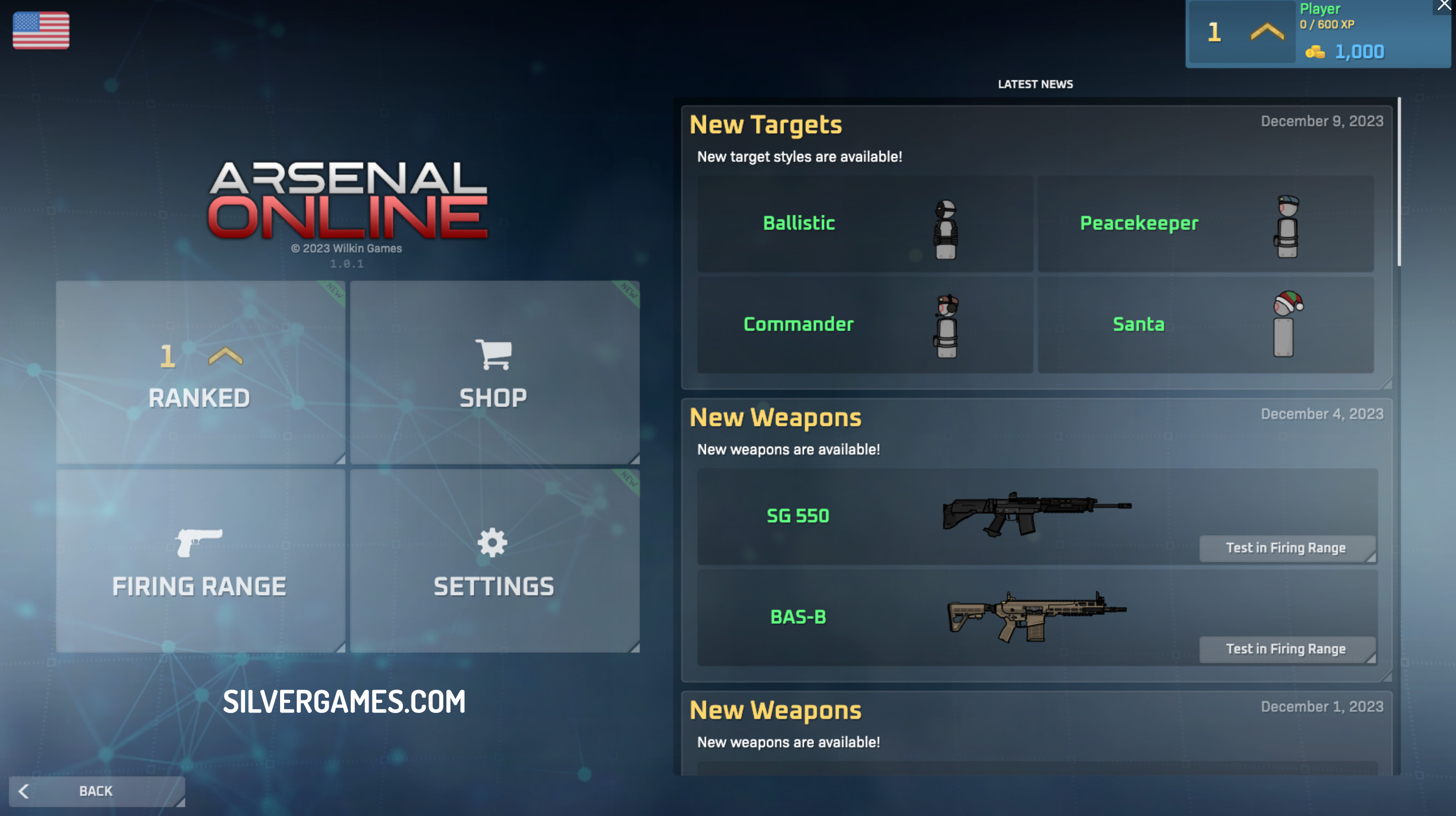
Task: Open the Ranked mode tile
Action: 200,373
